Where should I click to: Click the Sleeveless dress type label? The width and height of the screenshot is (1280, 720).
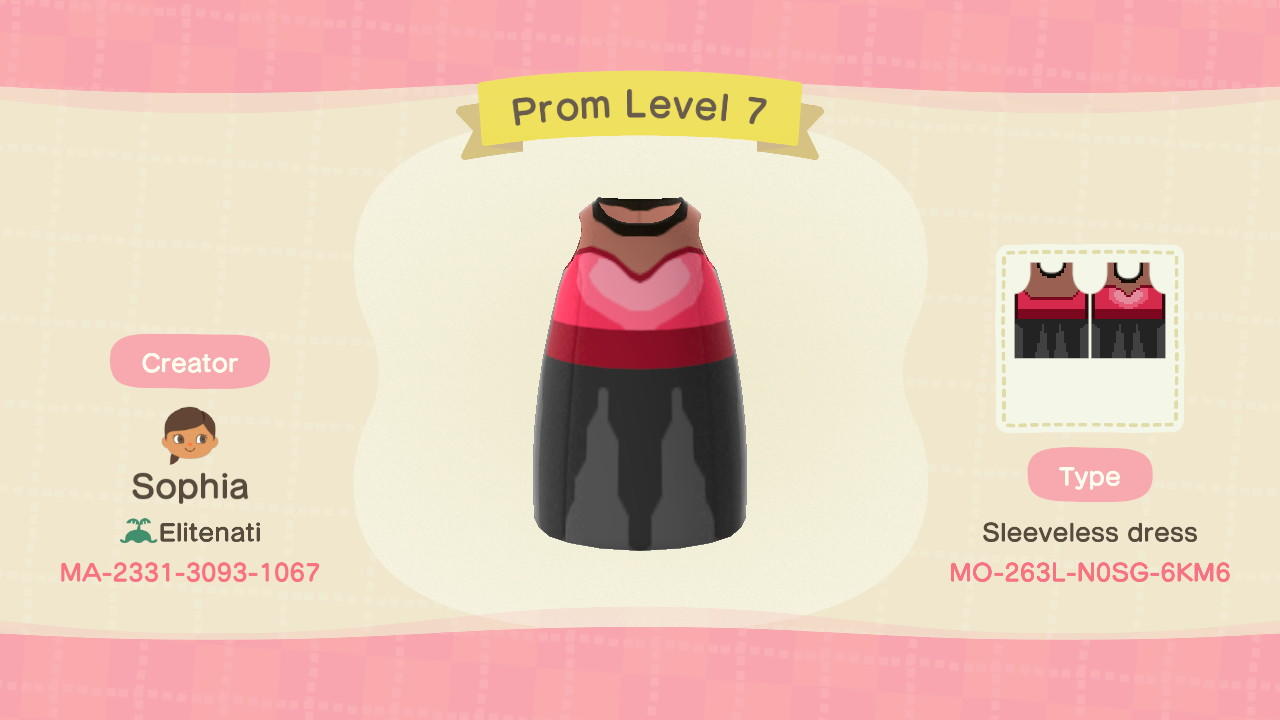(x=1089, y=532)
